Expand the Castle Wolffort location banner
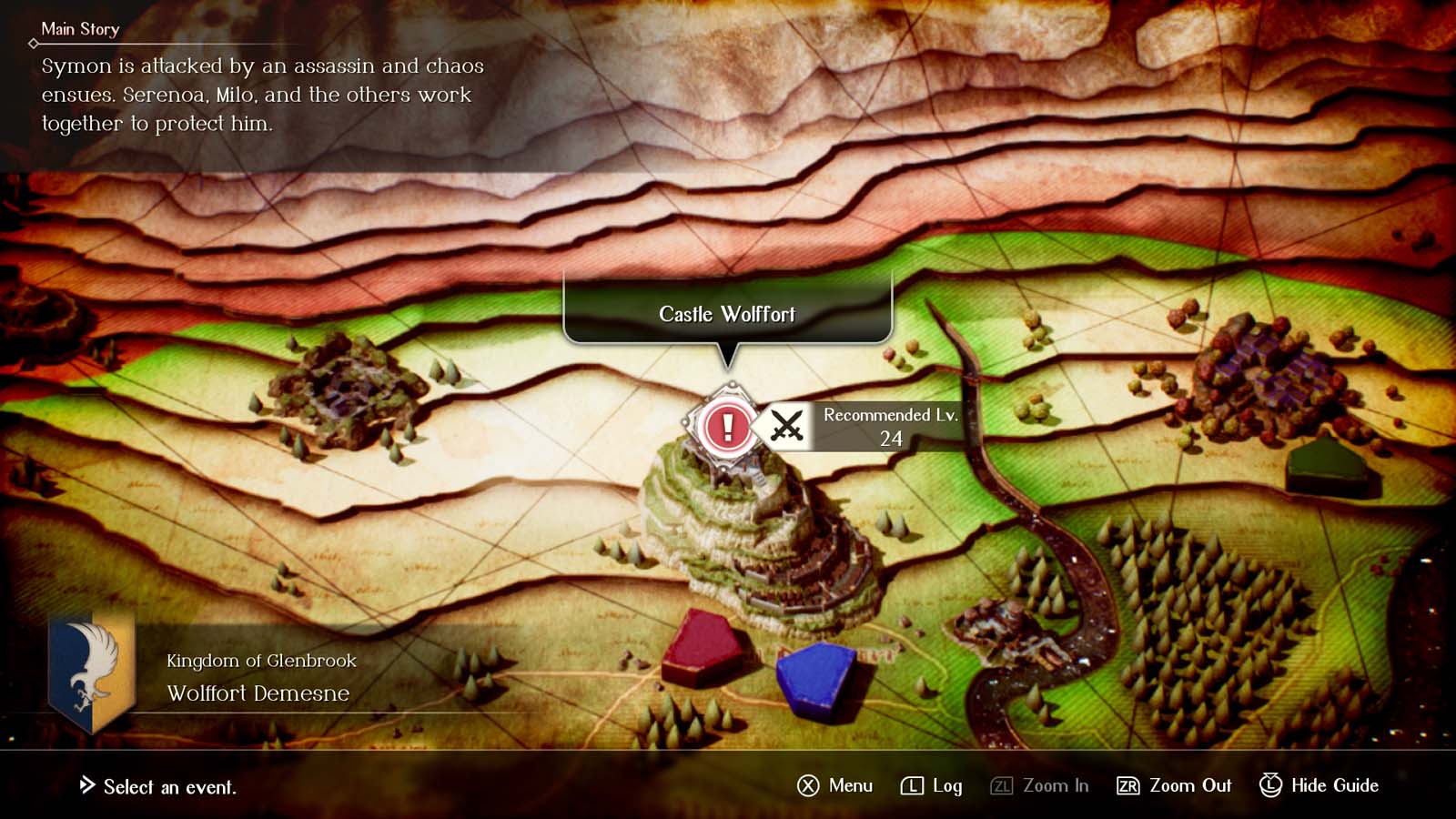1456x819 pixels. 726,314
